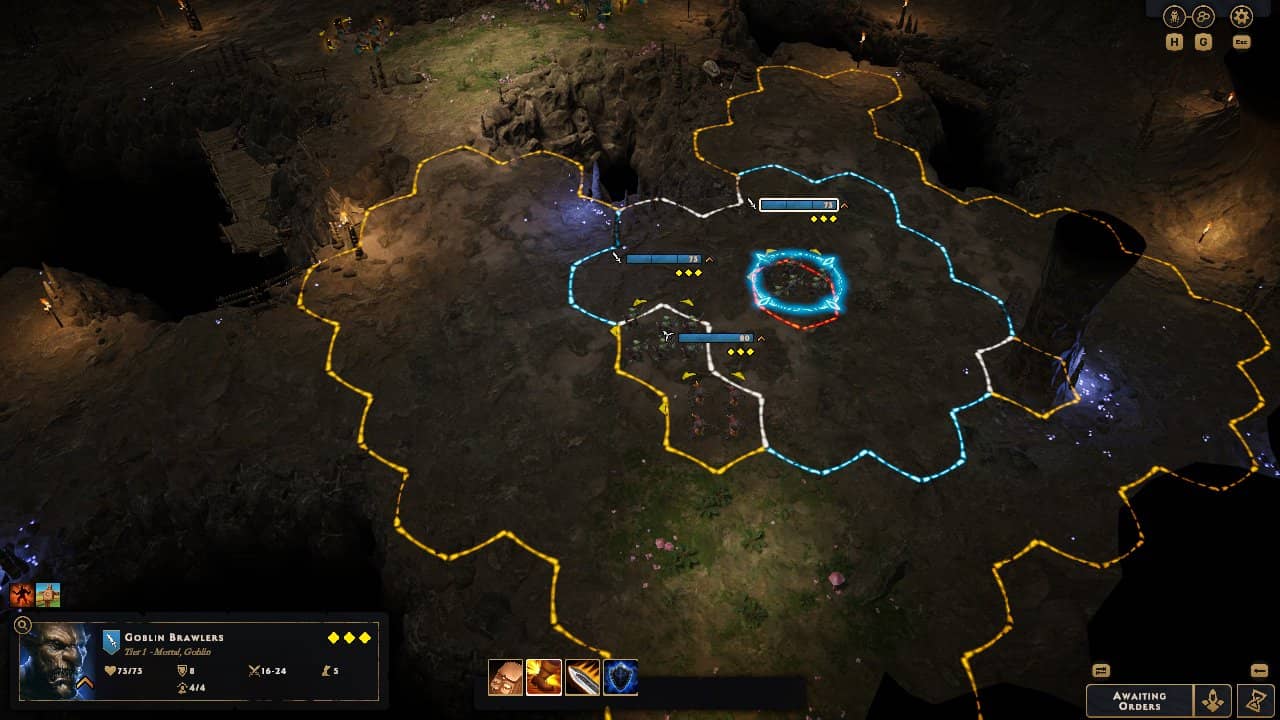The height and width of the screenshot is (720, 1280).
Task: Click the unit emblem beside Awaiting Orders
Action: 1214,700
